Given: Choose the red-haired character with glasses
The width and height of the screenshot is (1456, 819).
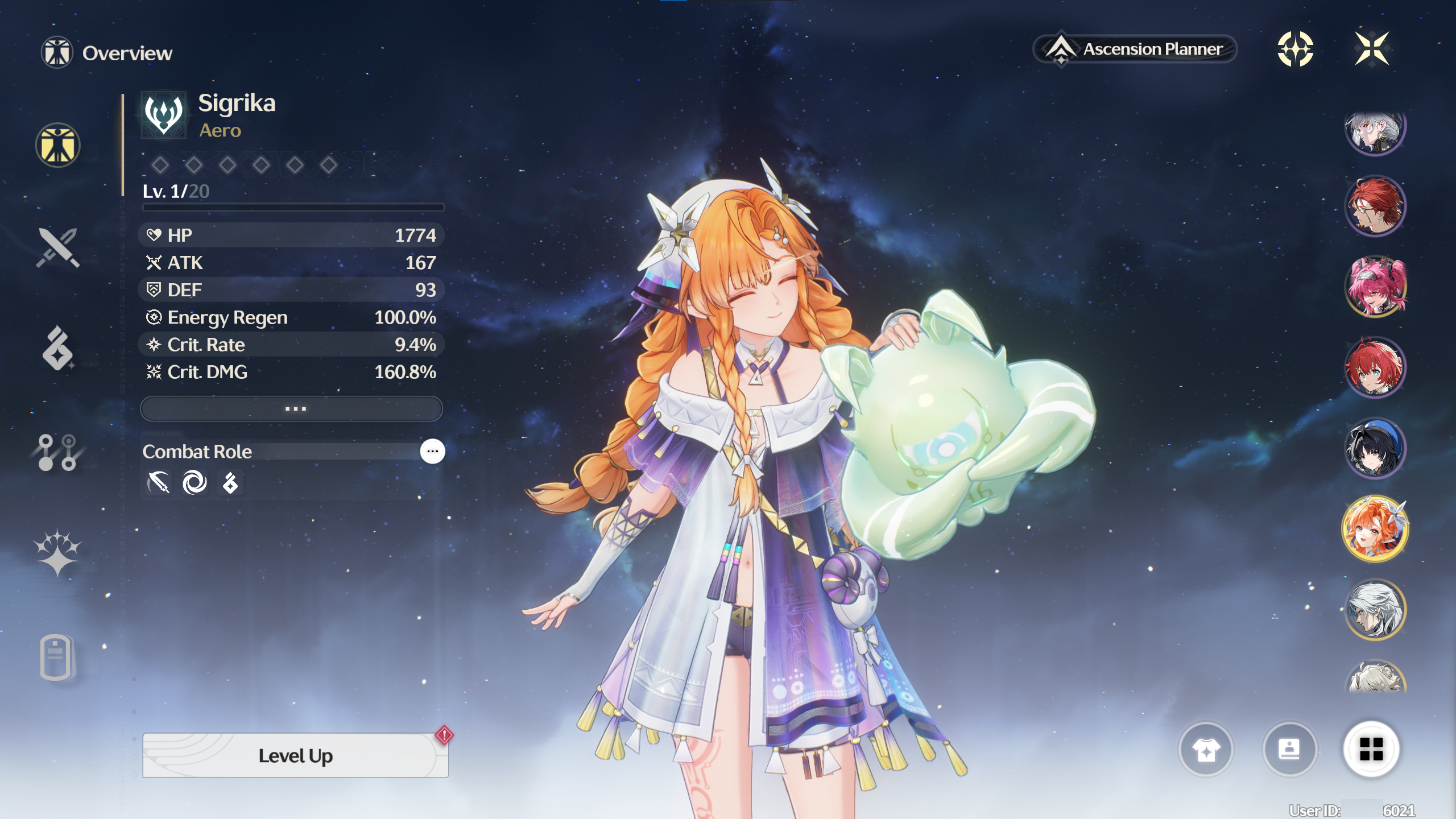Looking at the screenshot, I should click(1375, 206).
